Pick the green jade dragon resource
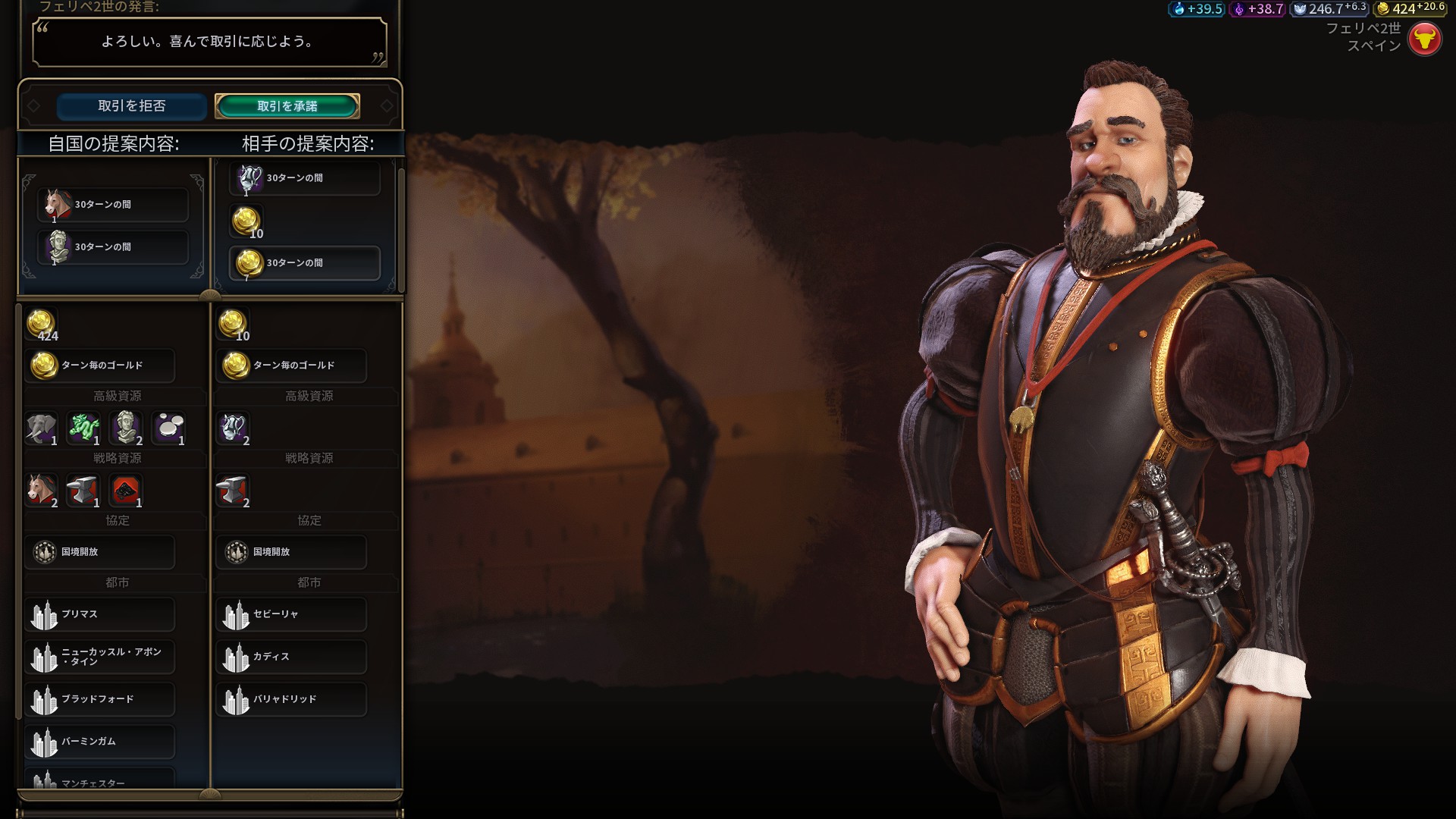Screen dimensions: 1456x819 coord(84,428)
